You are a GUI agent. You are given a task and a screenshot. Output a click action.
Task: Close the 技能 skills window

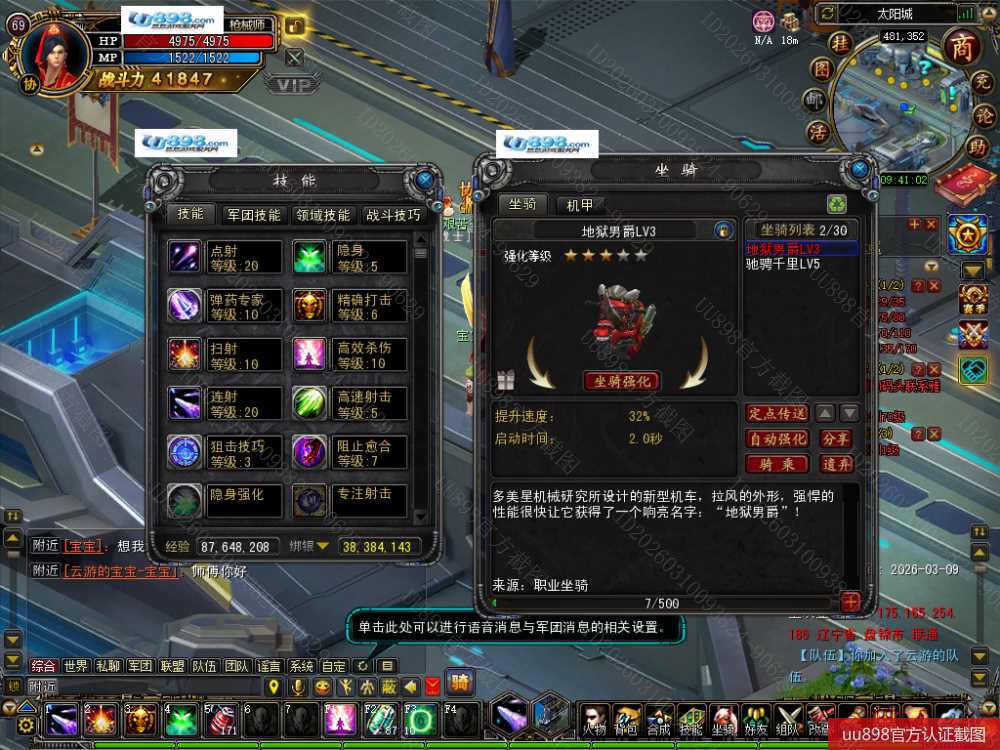coord(425,180)
